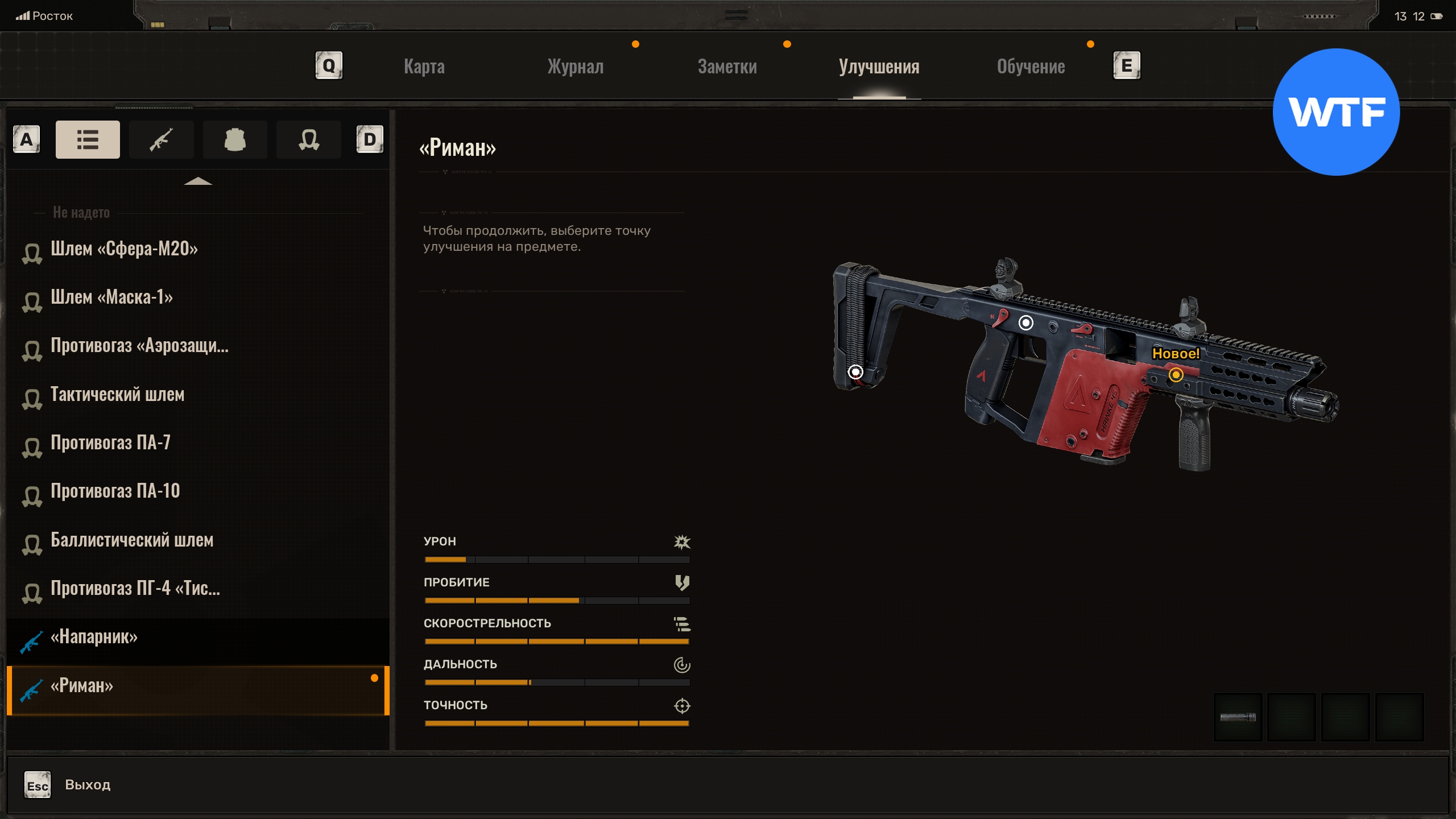Exit the menu with Выход
Screen dimensions: 1456x819
87,785
